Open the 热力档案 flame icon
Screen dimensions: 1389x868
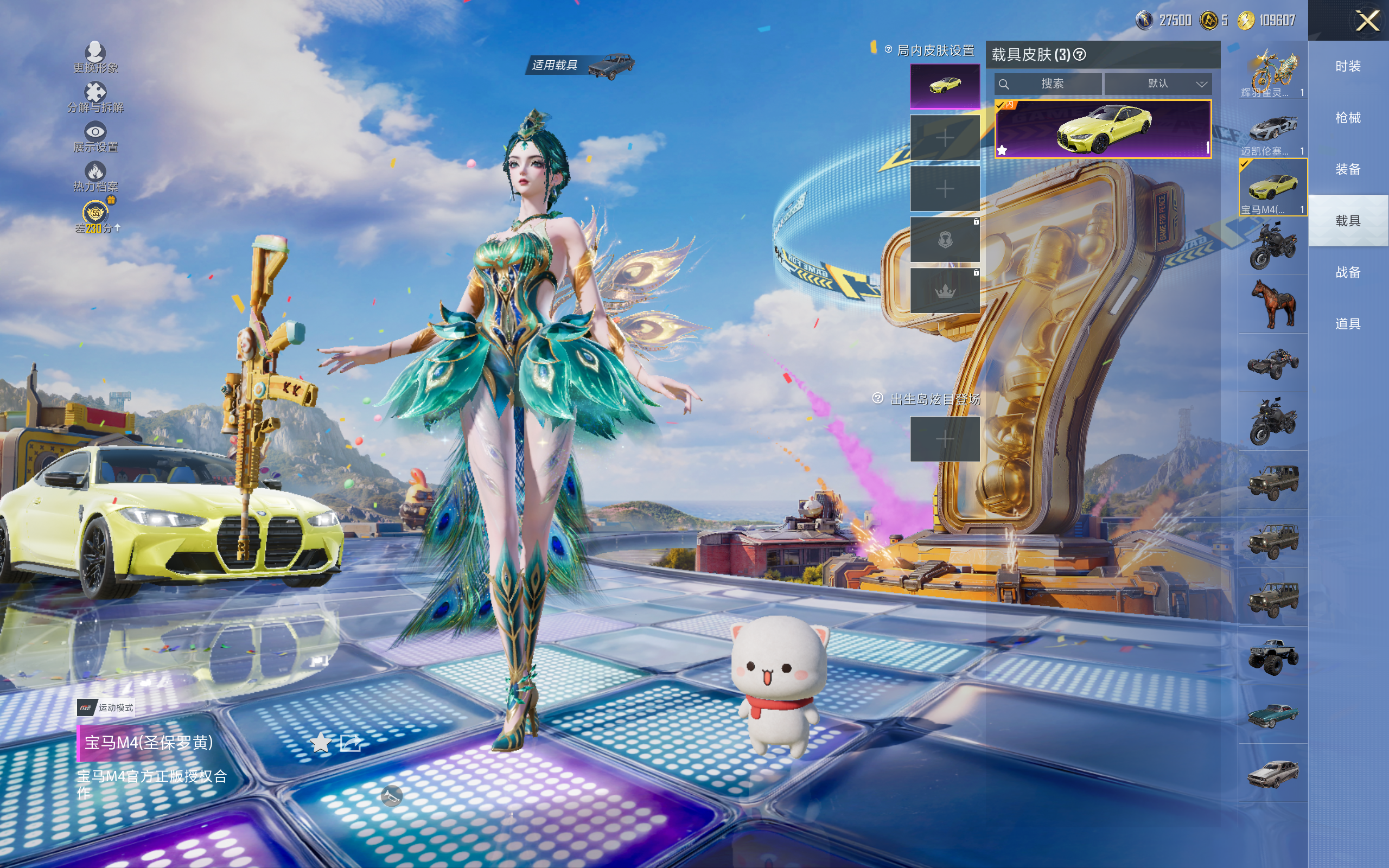95,176
